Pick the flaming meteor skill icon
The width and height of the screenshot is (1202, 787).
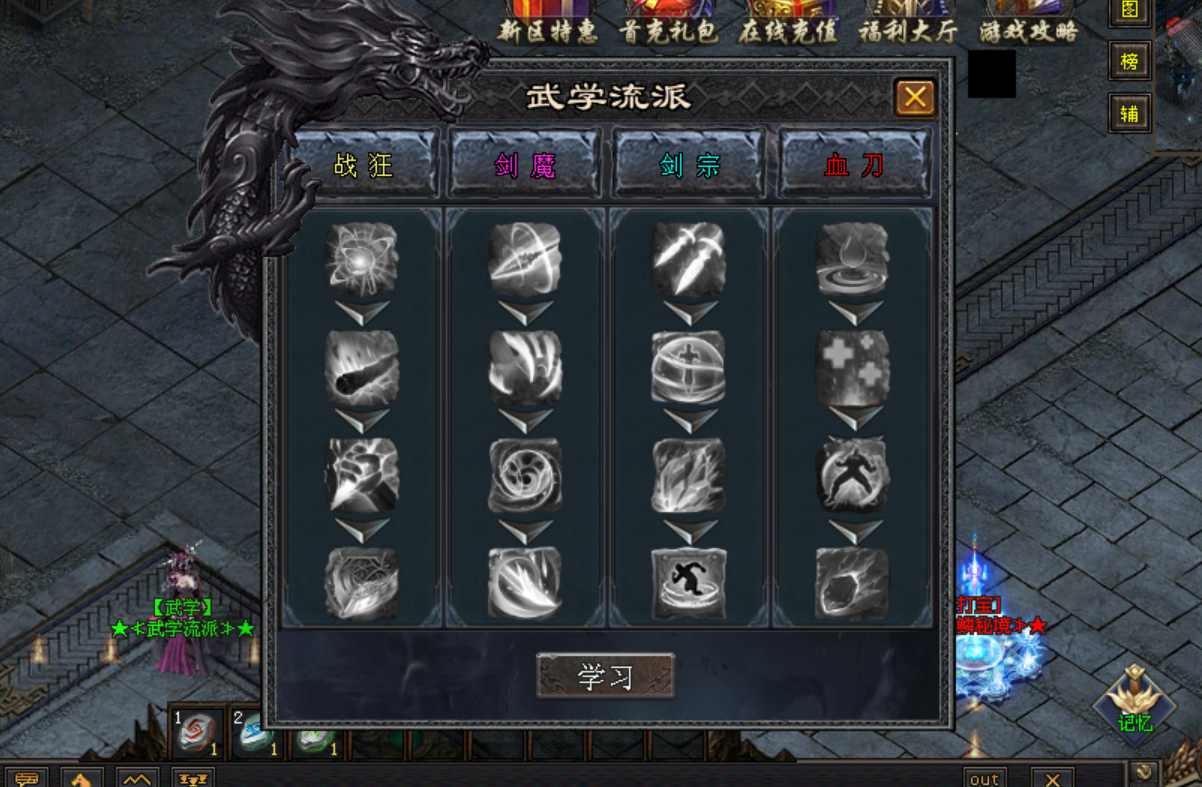point(362,367)
